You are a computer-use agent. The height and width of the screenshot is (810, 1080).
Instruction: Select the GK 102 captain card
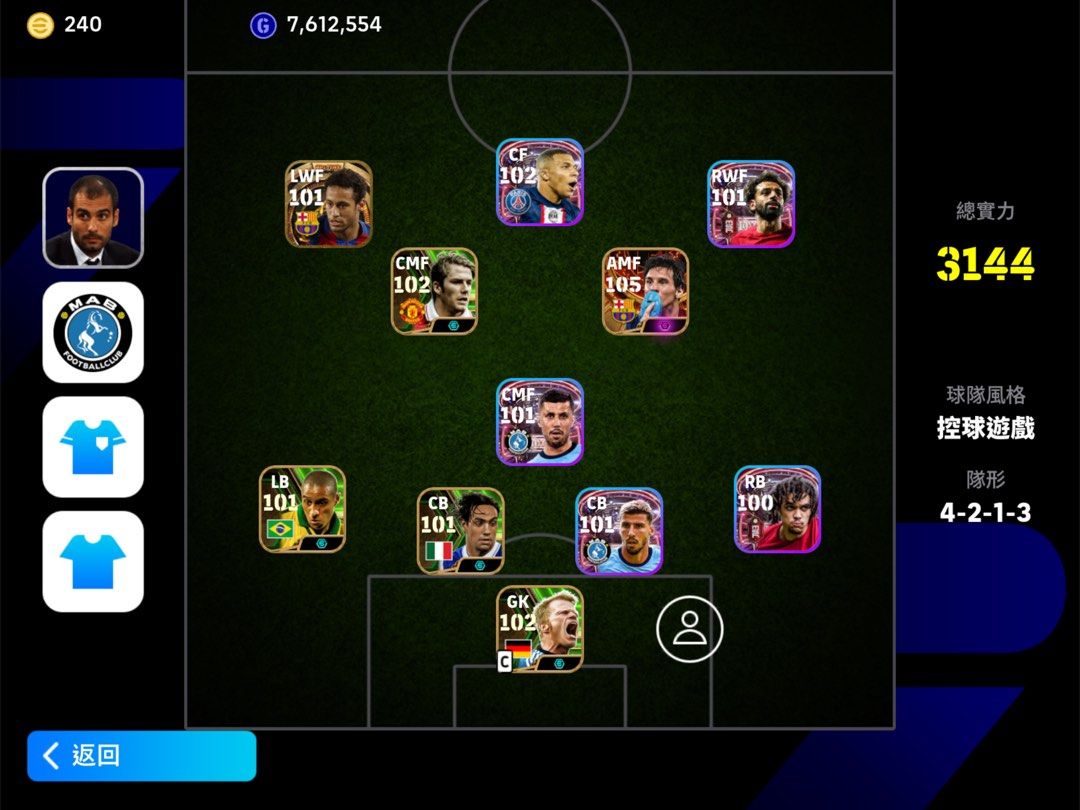click(540, 629)
